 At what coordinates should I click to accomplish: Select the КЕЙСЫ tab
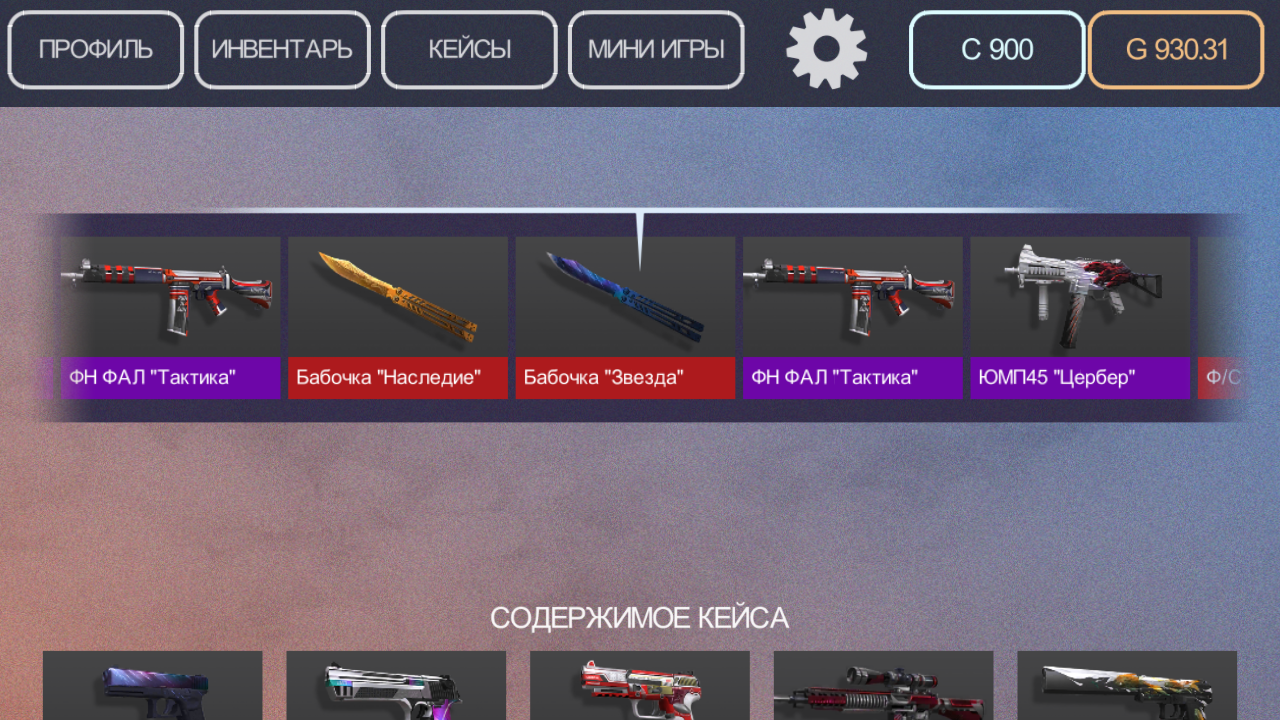(469, 49)
